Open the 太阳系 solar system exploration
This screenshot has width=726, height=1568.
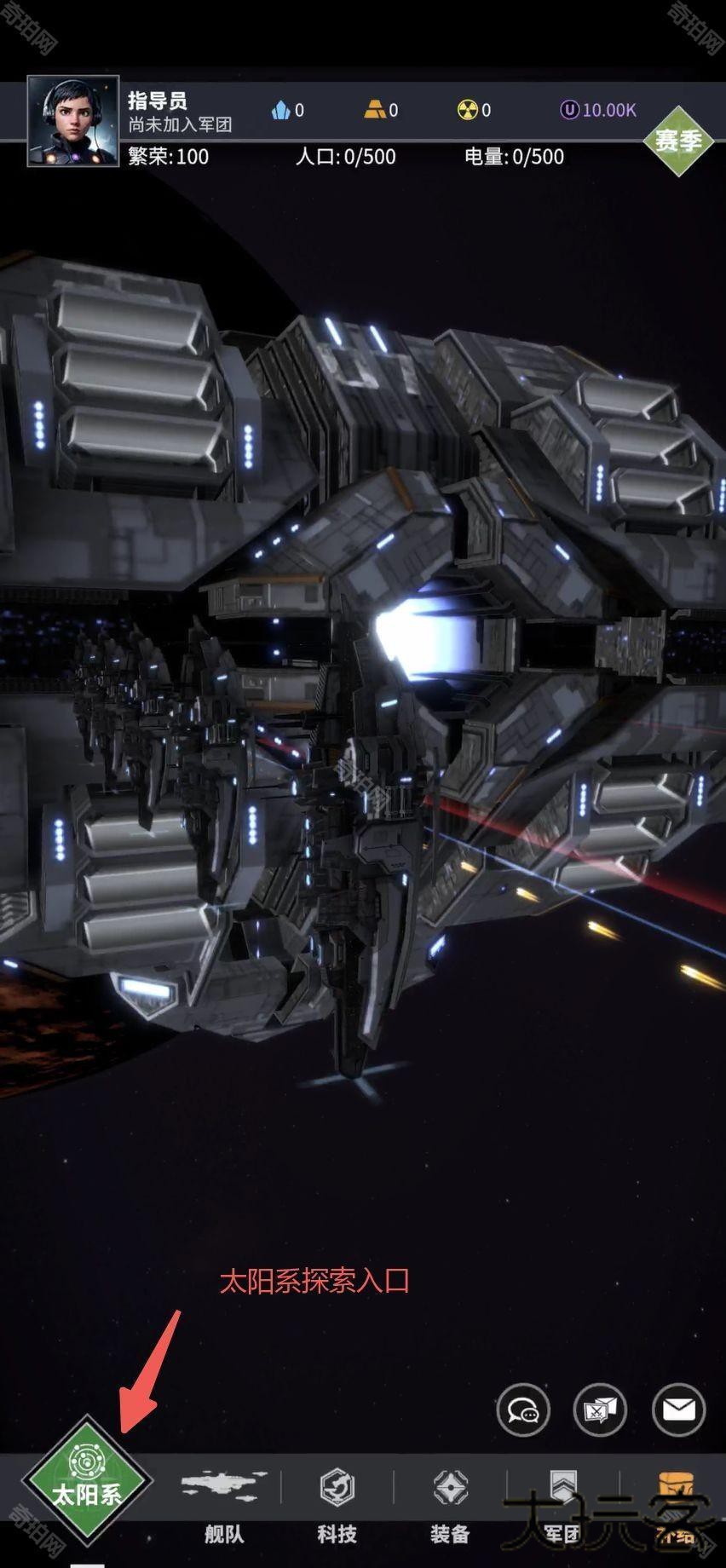click(87, 1480)
